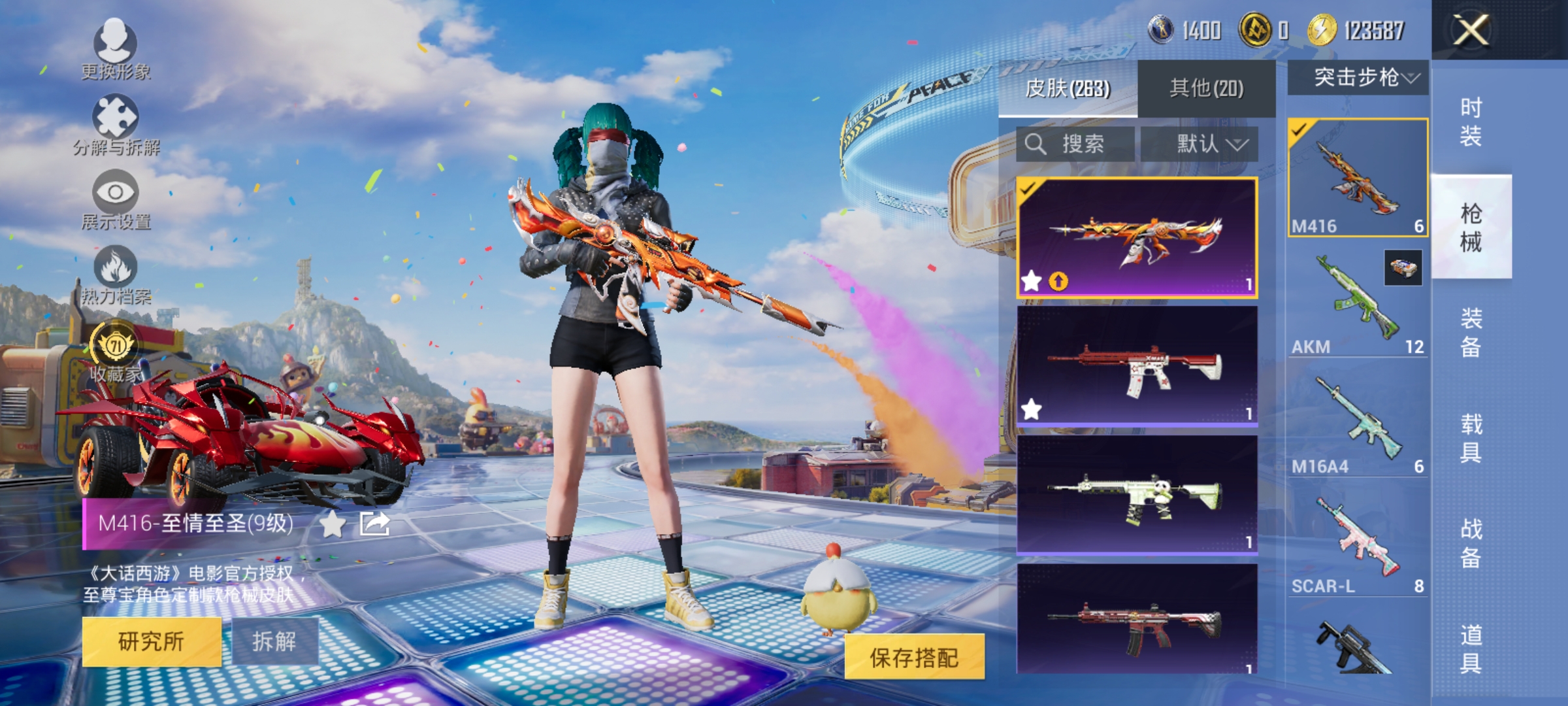Tap the search magnifier in the skin list
Image resolution: width=1568 pixels, height=706 pixels.
[x=1036, y=144]
